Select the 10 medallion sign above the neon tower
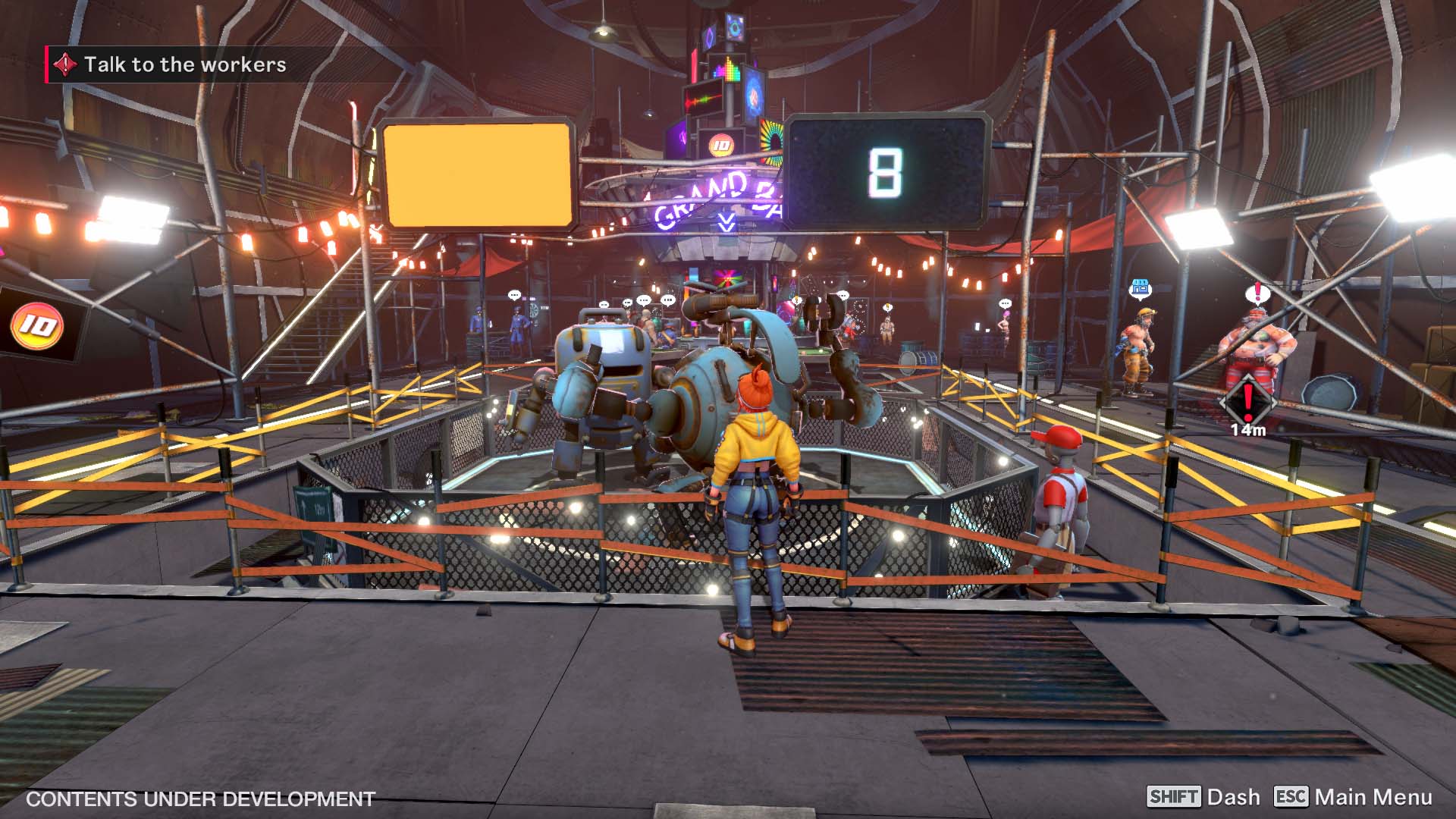The height and width of the screenshot is (819, 1456). click(x=720, y=144)
